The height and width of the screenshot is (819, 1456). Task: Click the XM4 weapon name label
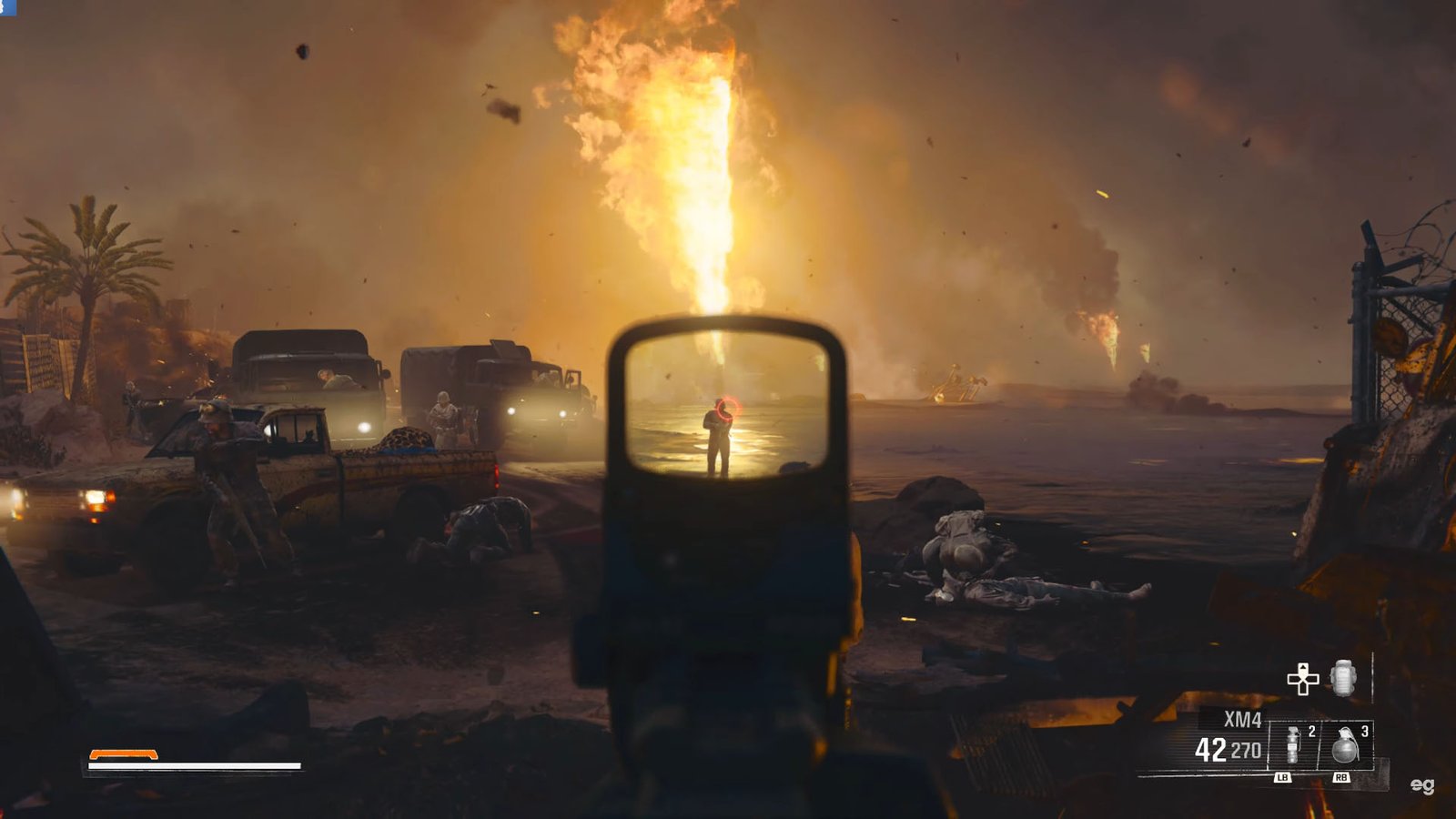coord(1242,720)
